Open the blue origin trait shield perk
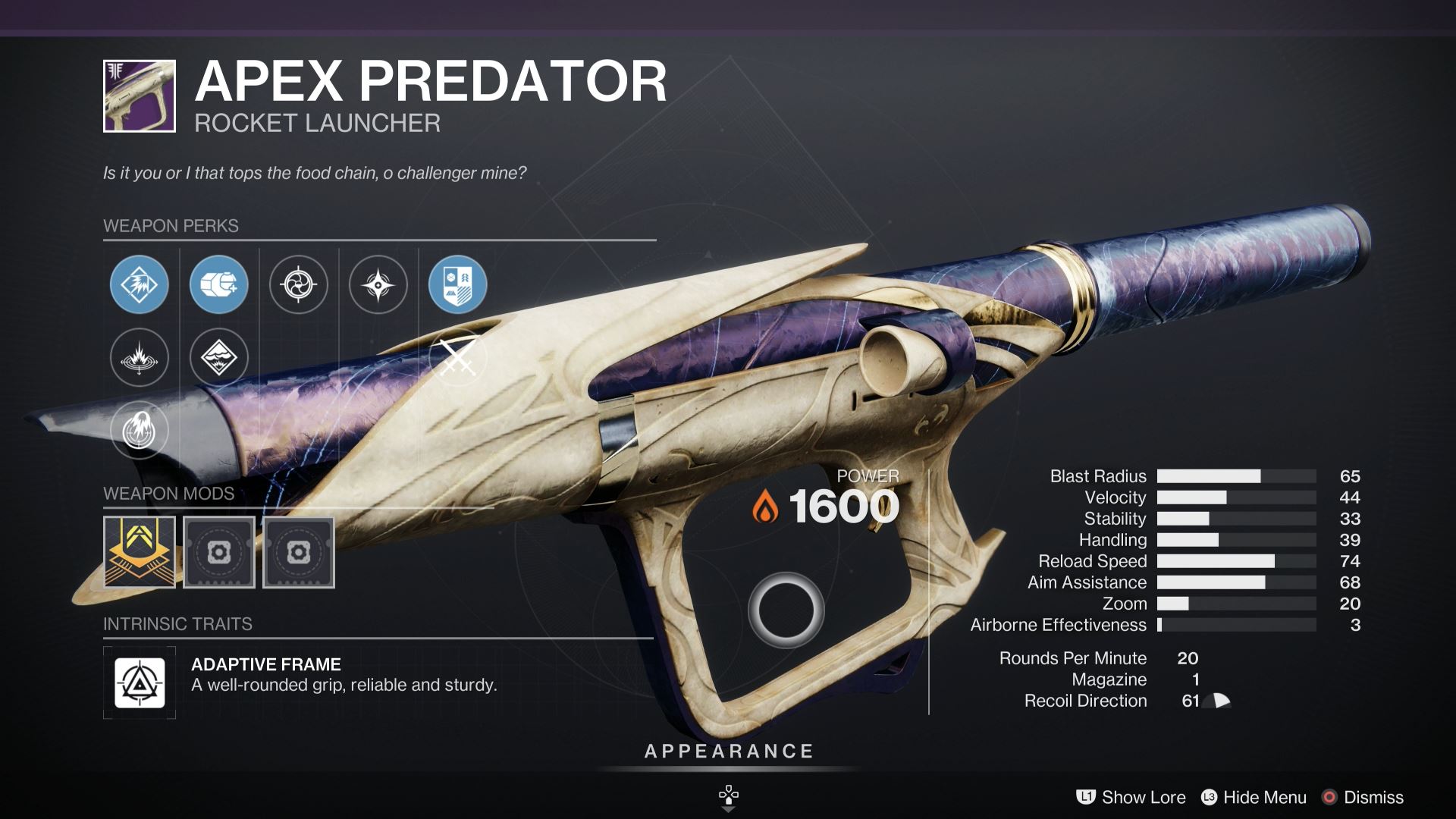This screenshot has height=819, width=1456. coord(458,284)
